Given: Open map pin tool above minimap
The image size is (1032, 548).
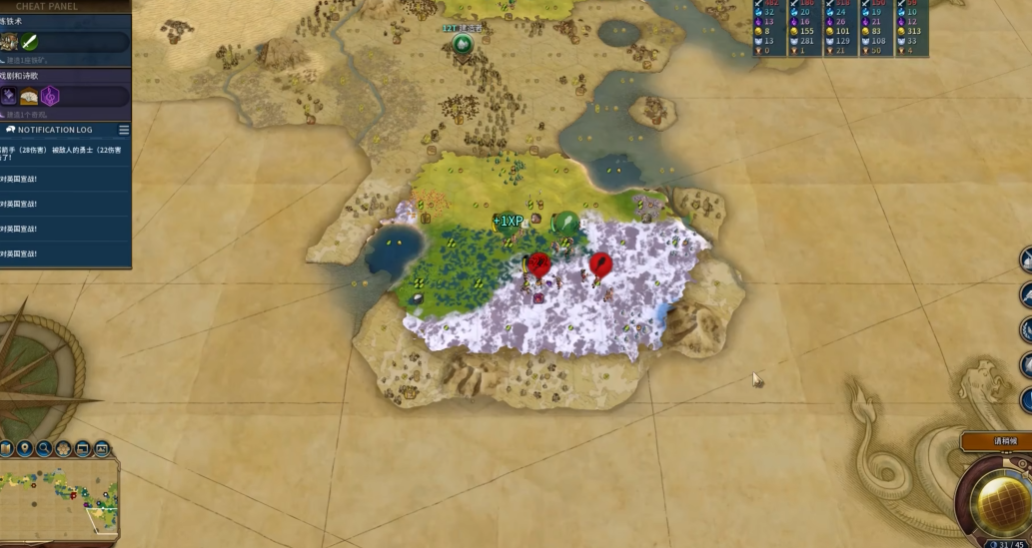Looking at the screenshot, I should 25,449.
